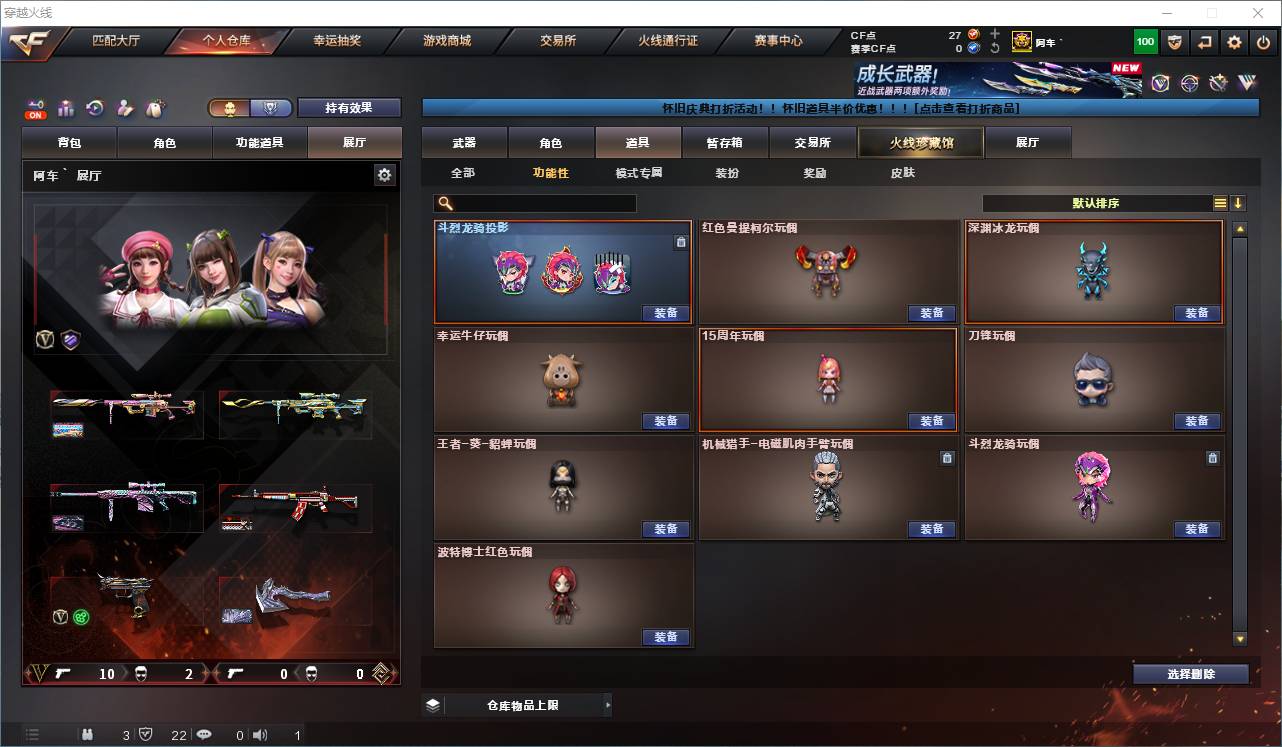Open the match statistics icon in warehouse toolbar

(x=67, y=107)
